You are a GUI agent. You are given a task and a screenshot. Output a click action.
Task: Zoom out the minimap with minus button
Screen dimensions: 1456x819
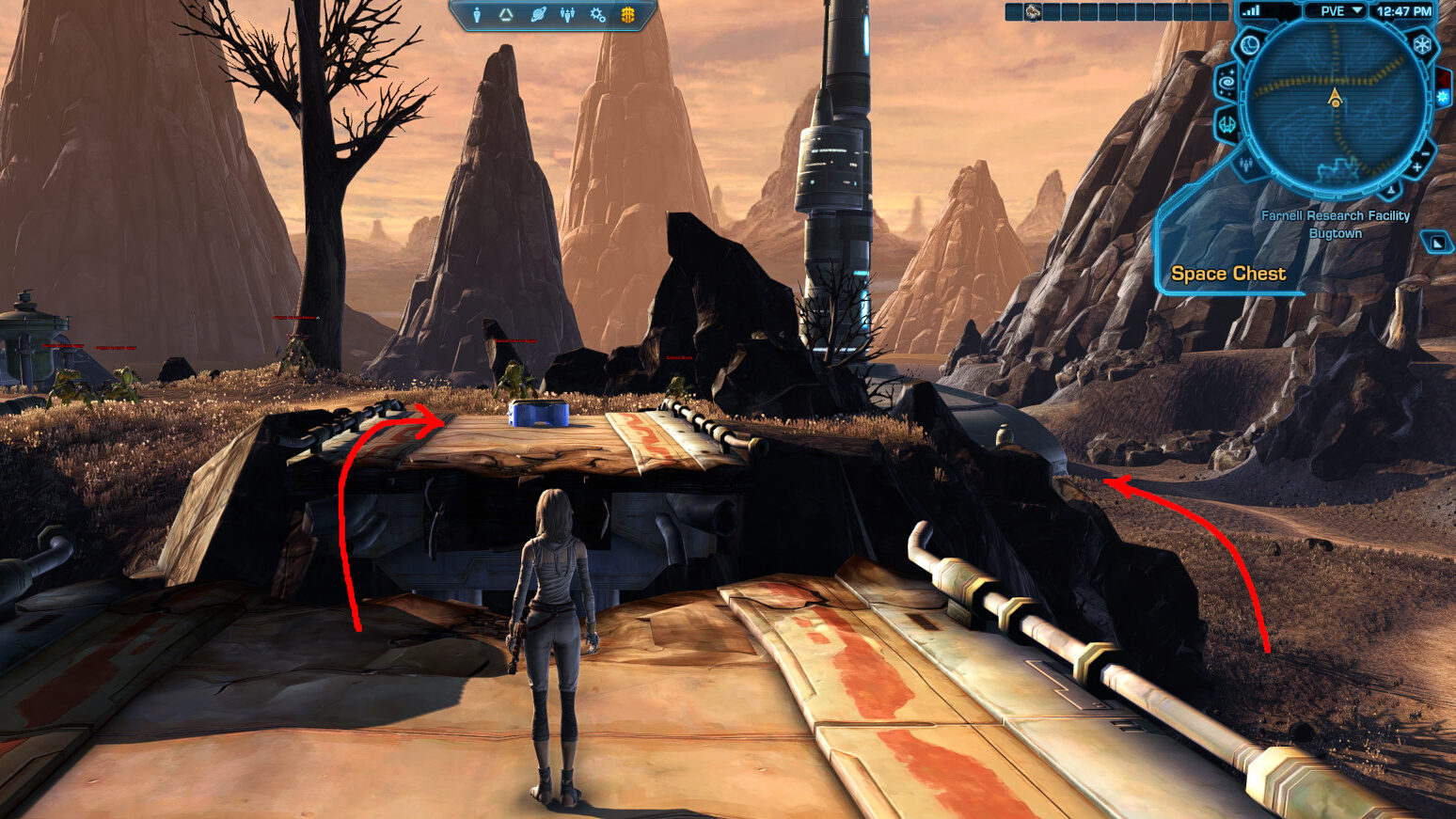click(x=1426, y=152)
